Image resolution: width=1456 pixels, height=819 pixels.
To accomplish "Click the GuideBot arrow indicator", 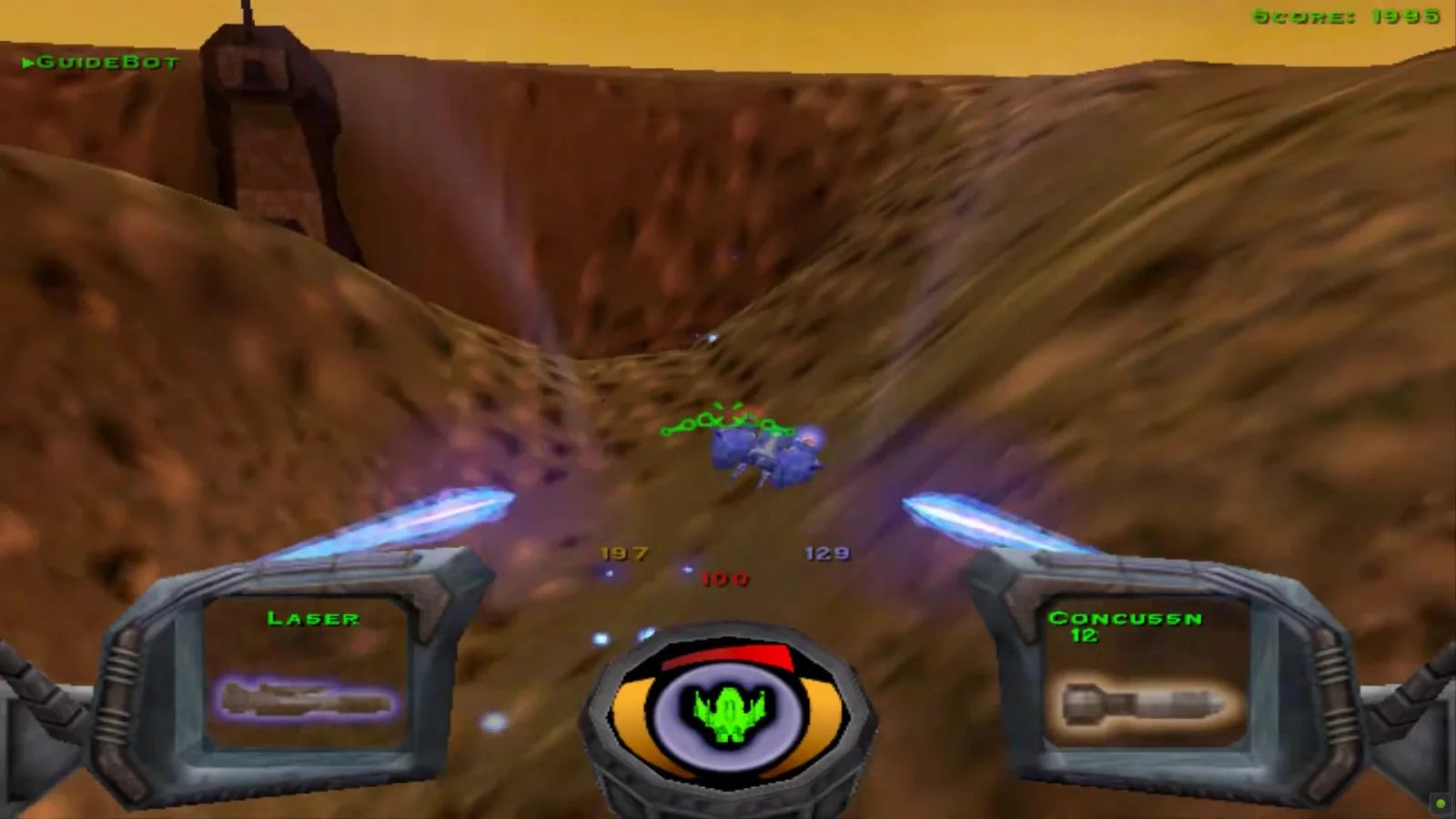I will point(29,61).
